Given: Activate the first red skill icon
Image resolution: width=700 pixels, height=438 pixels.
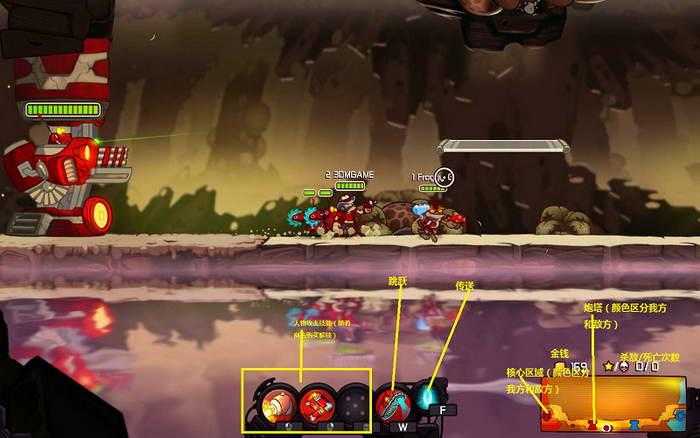Looking at the screenshot, I should coord(276,403).
